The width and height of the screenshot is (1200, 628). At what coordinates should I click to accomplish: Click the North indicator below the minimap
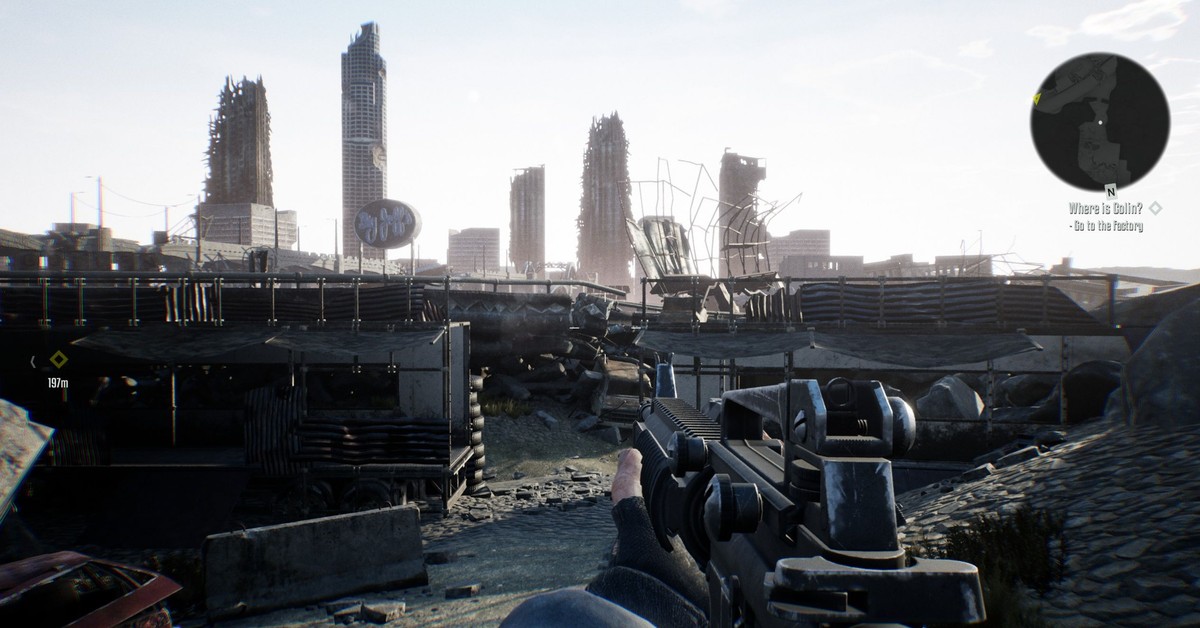point(1110,191)
